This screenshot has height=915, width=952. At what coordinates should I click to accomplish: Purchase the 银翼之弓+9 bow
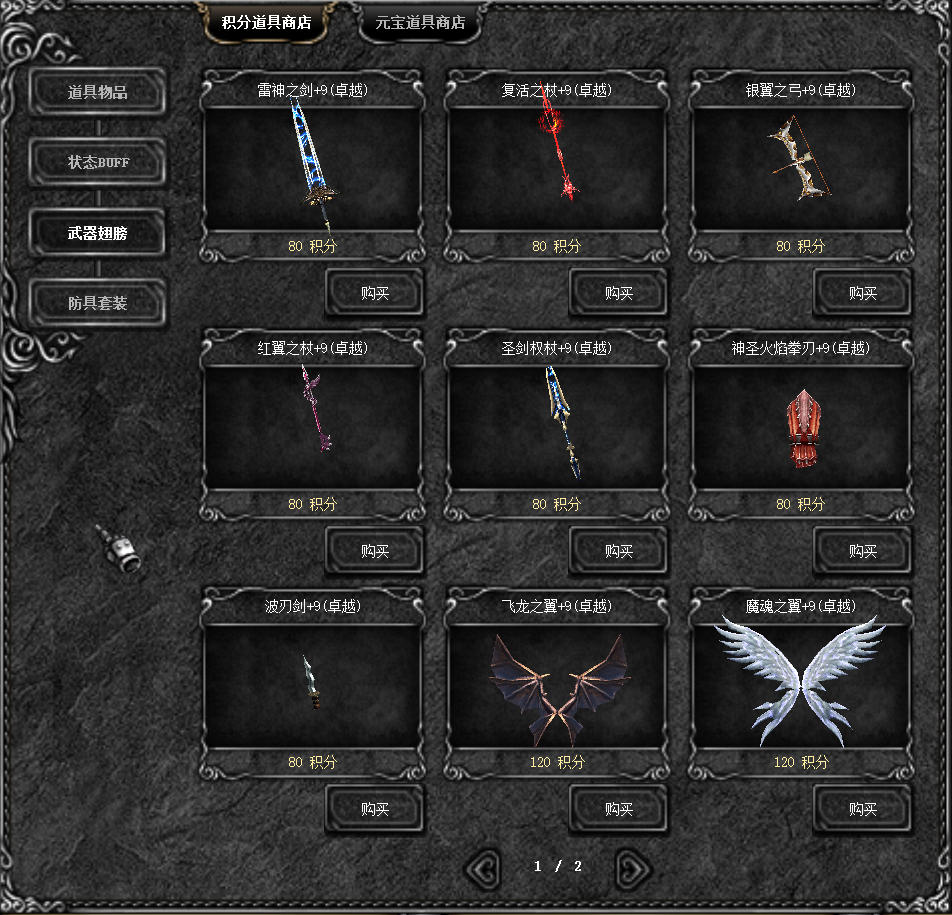[x=863, y=293]
